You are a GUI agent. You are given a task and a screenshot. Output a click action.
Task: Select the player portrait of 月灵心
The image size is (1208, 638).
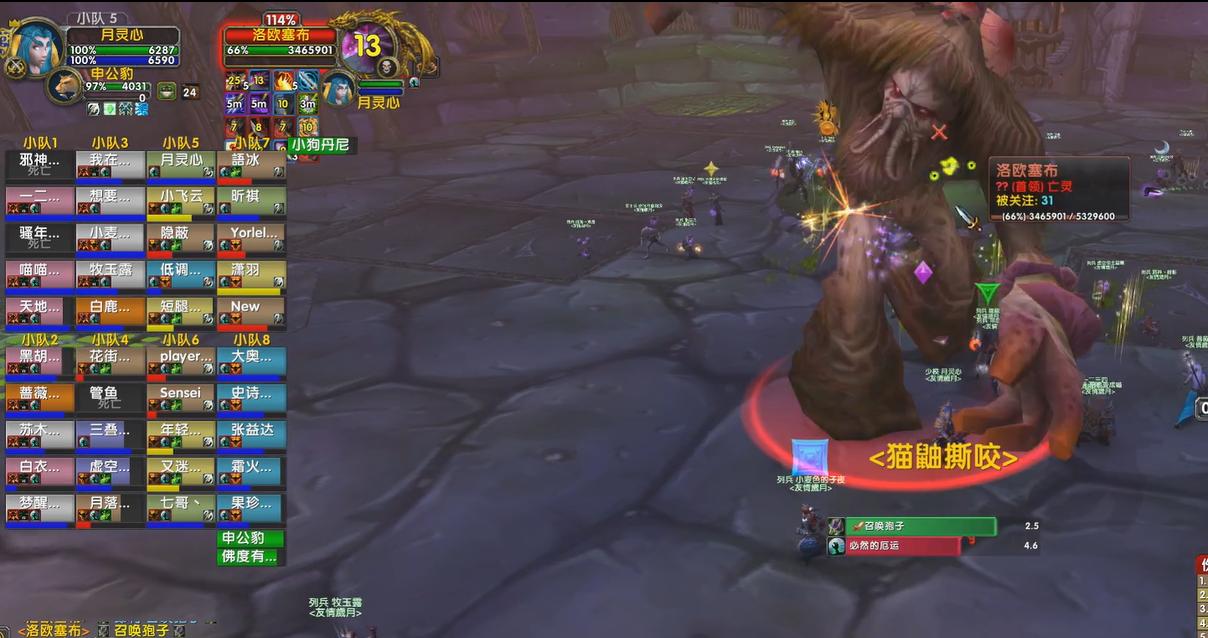(x=36, y=46)
